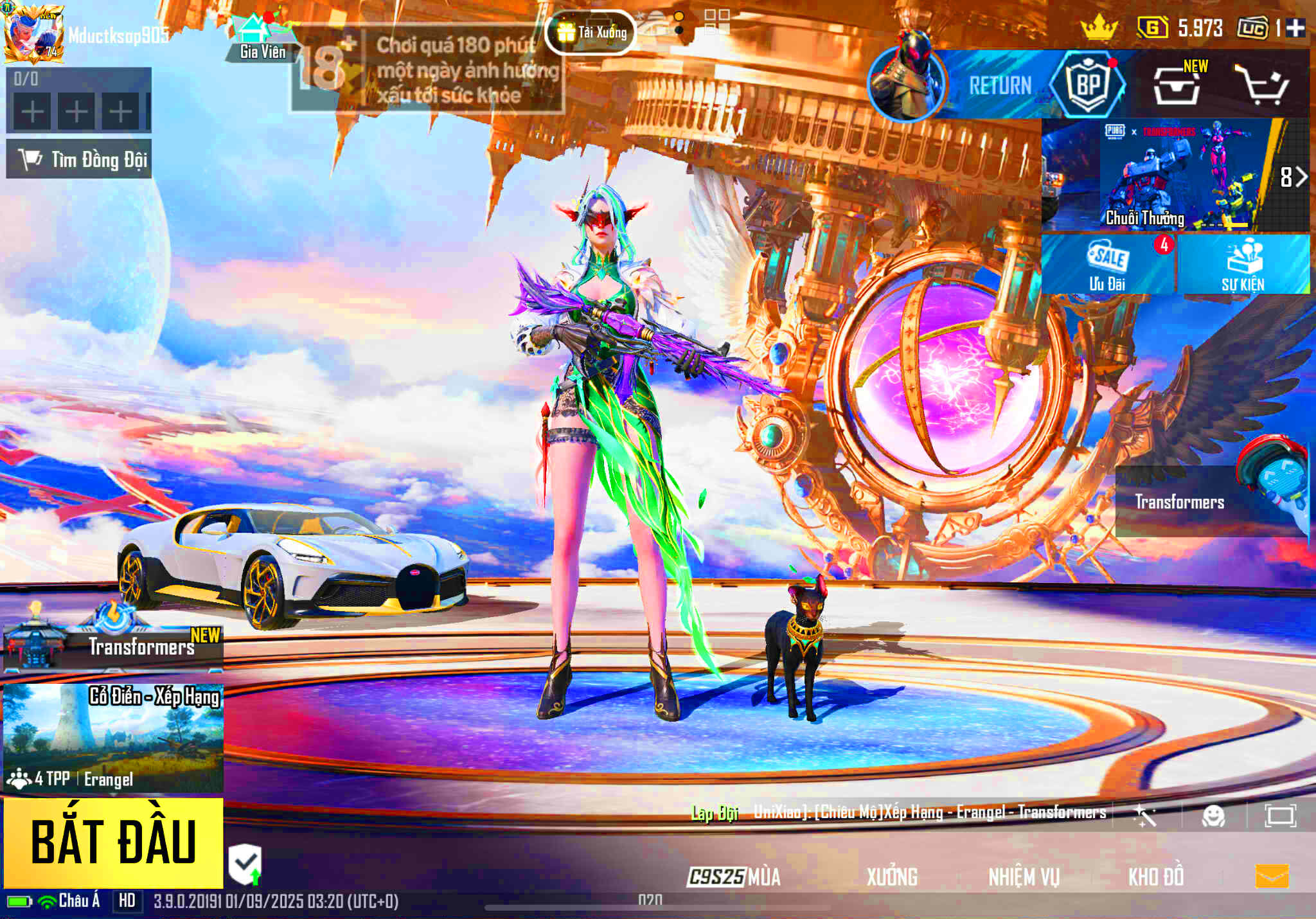Click Tìm Đồng Đội to find teammates
Viewport: 1316px width, 919px height.
pyautogui.click(x=79, y=159)
